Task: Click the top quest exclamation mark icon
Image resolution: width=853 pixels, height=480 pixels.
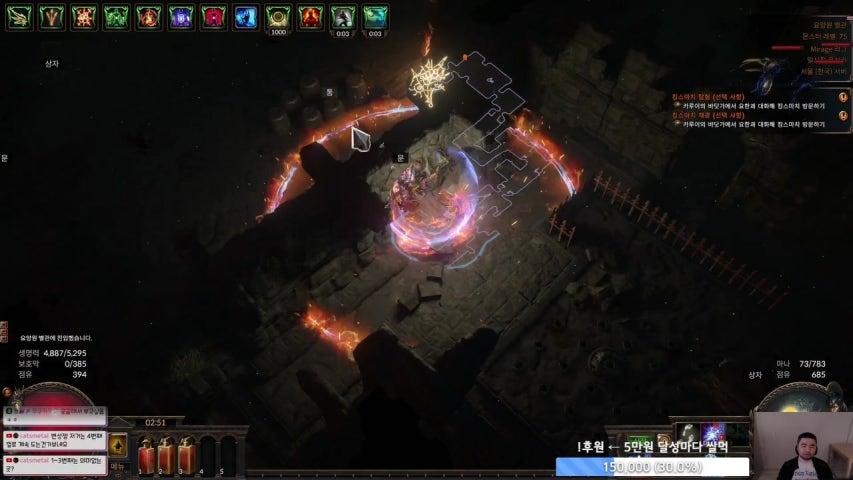Action: 843,97
